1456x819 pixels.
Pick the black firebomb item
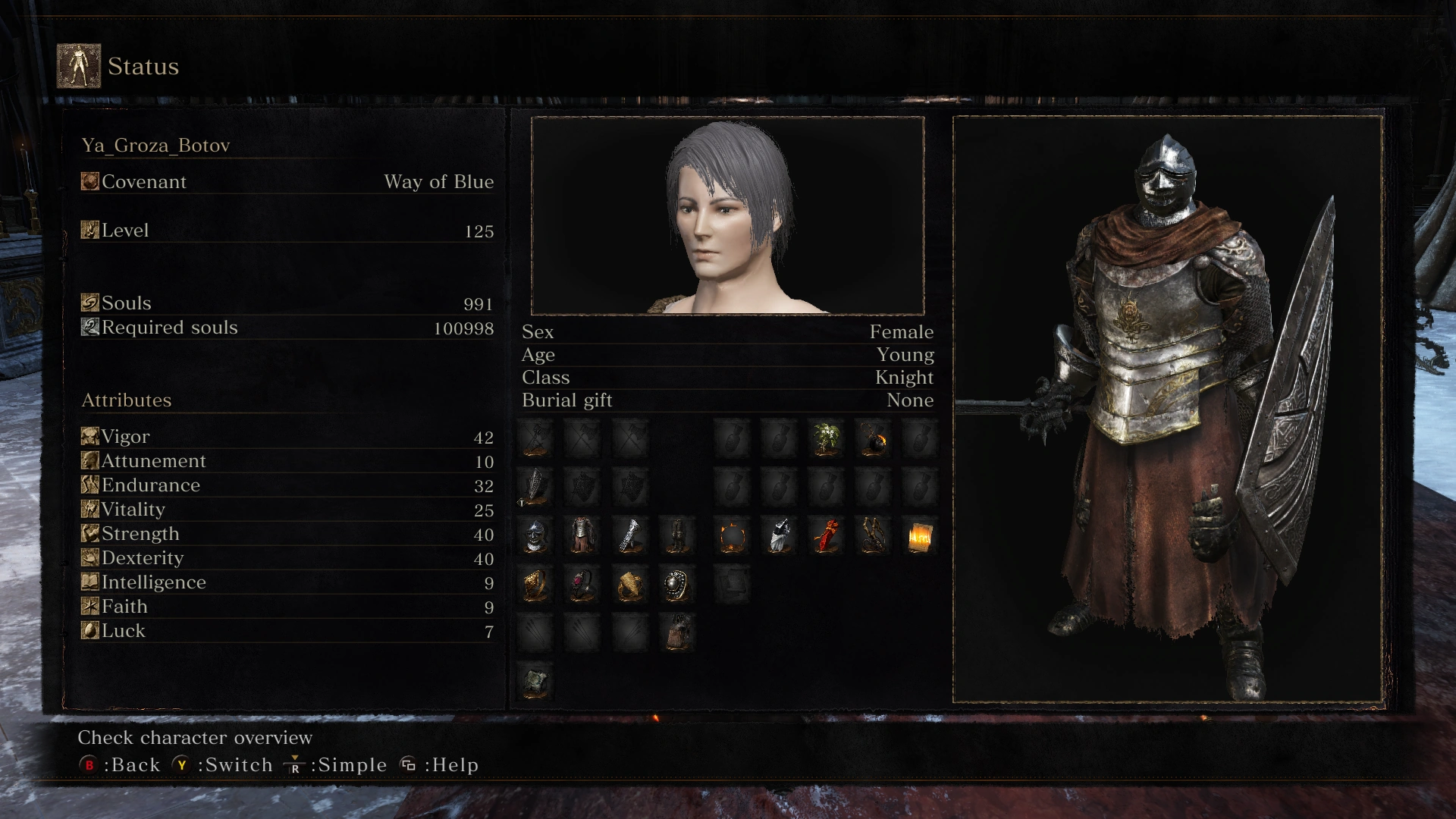coord(873,439)
